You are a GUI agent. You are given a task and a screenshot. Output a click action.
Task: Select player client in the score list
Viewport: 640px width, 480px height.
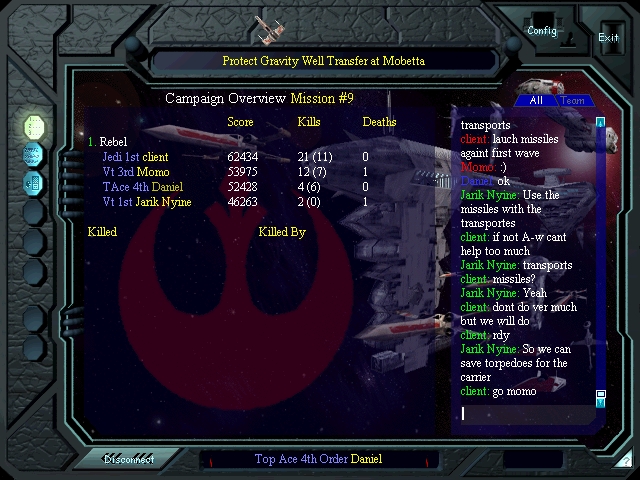coord(155,157)
